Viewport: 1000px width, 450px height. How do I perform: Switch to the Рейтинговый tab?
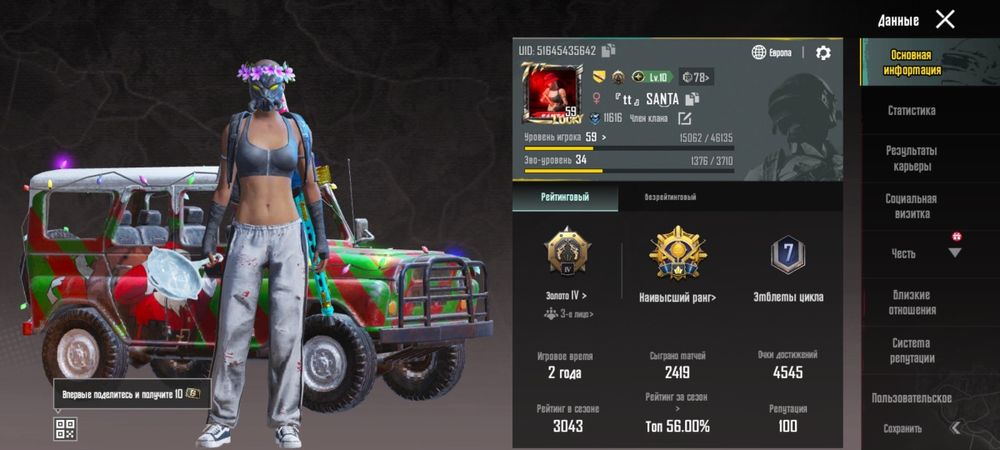(x=565, y=198)
